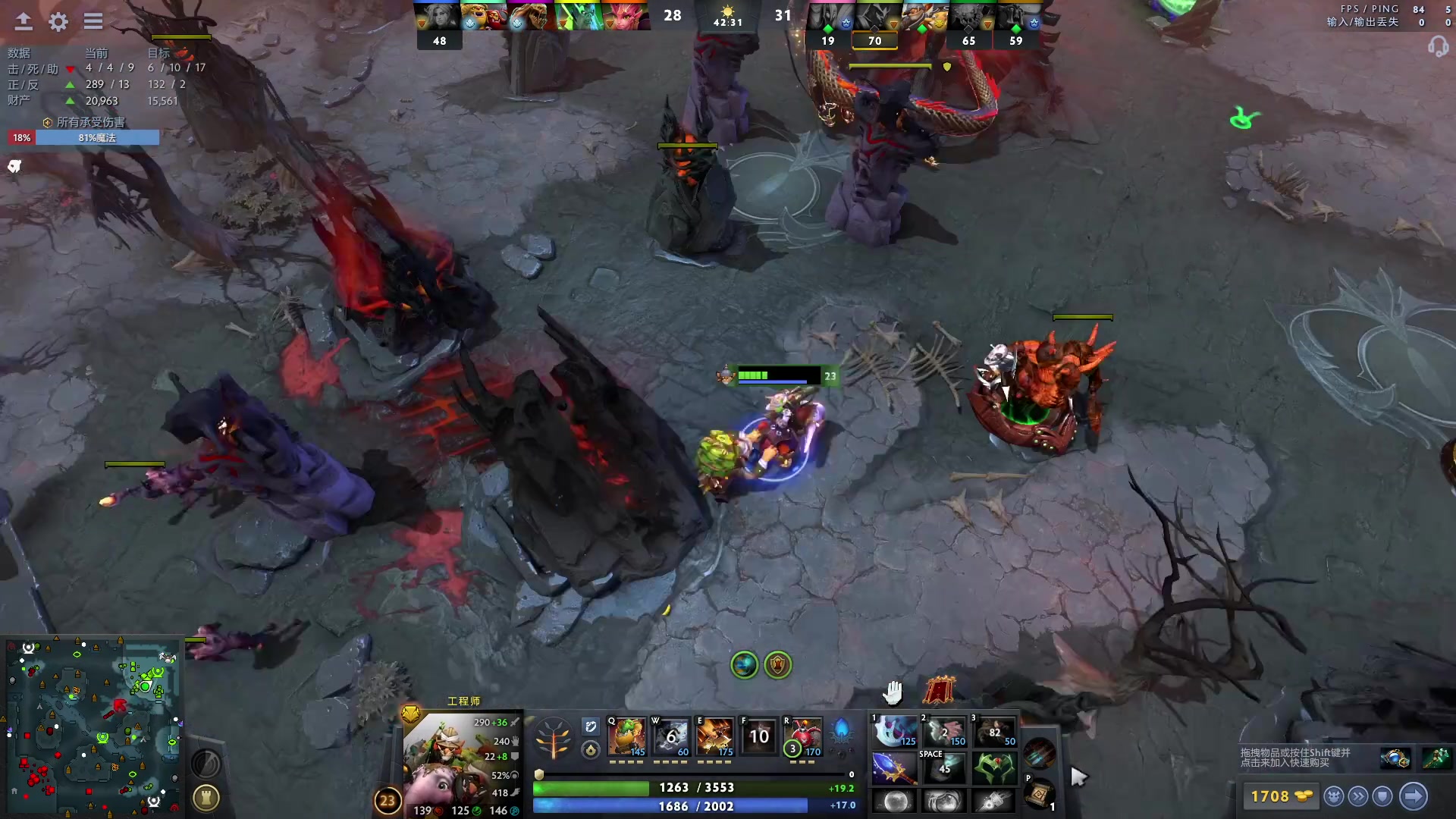This screenshot has height=819, width=1456.
Task: Select the blue scepter item slot
Action: 894,767
